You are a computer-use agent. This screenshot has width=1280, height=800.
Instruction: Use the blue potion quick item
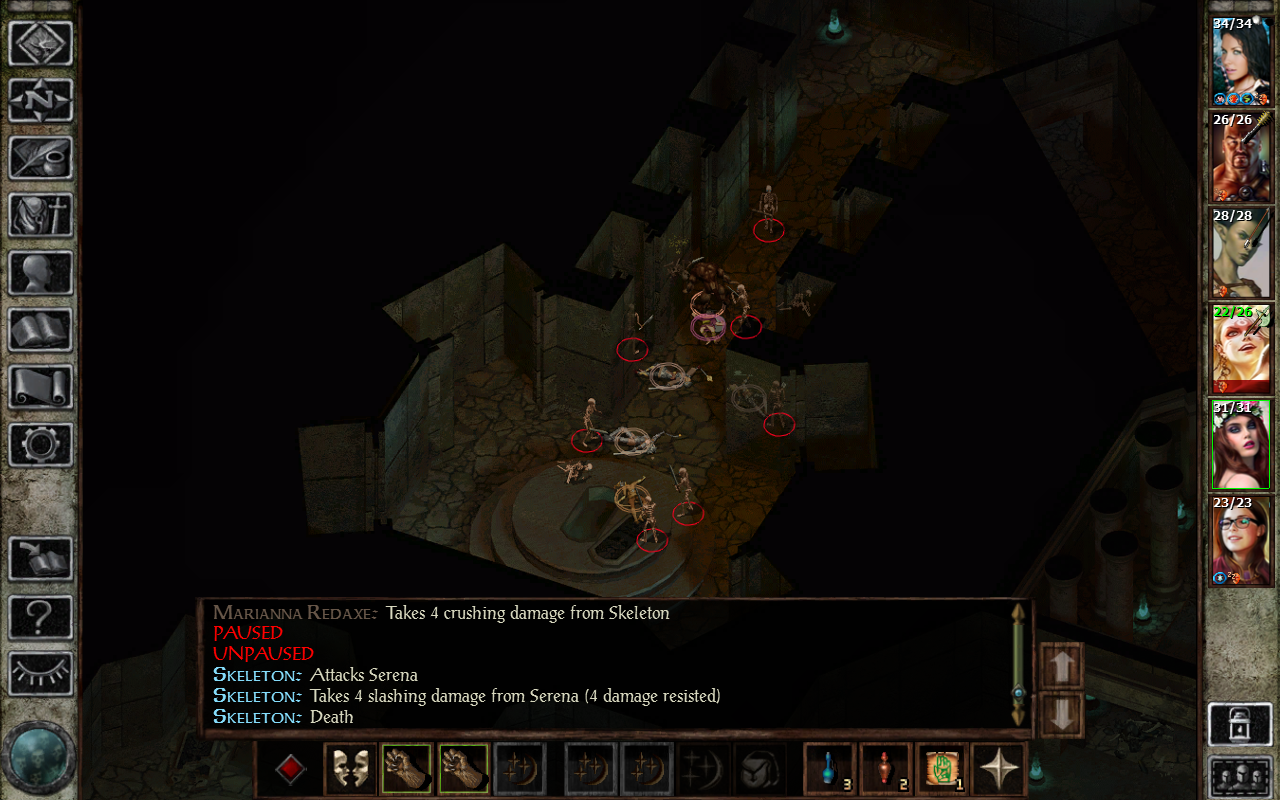pyautogui.click(x=830, y=769)
